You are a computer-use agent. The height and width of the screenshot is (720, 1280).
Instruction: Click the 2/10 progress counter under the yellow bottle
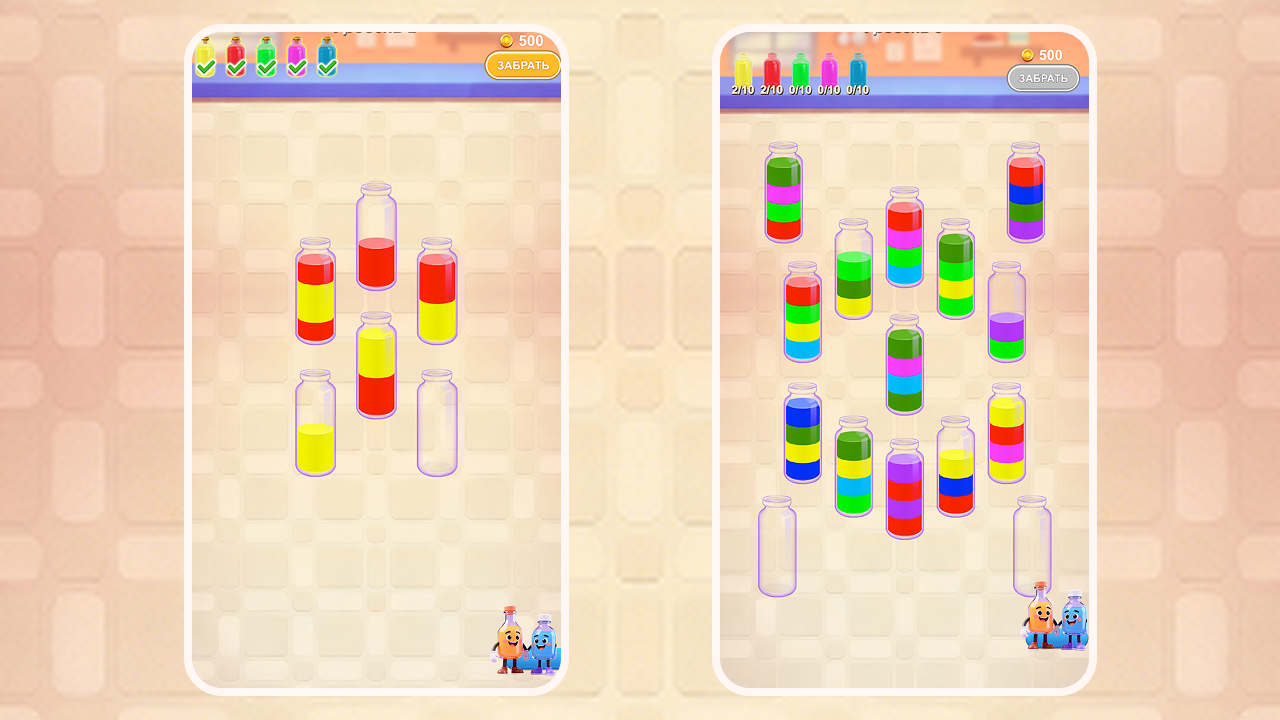coord(743,90)
